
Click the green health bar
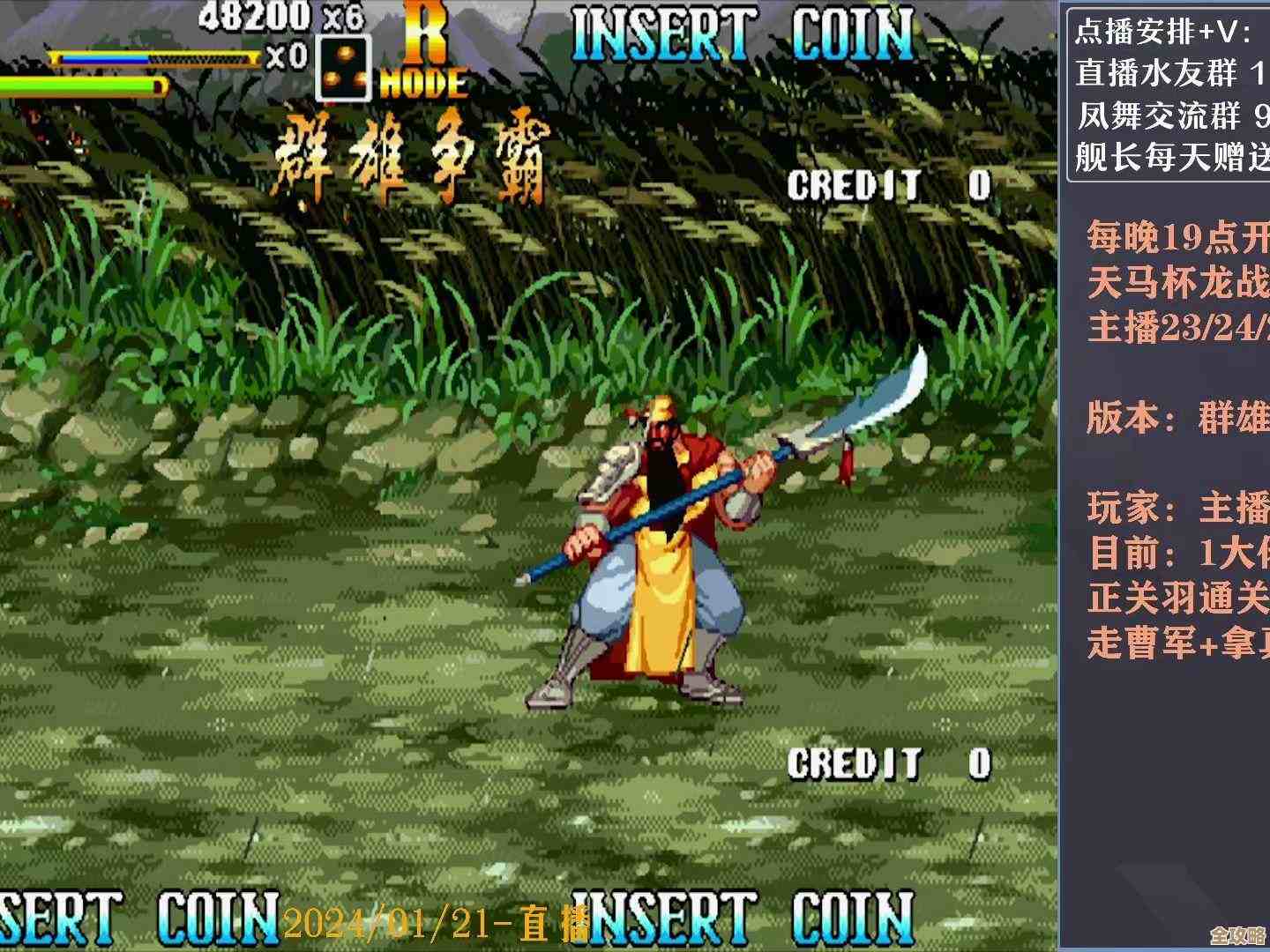[x=84, y=86]
